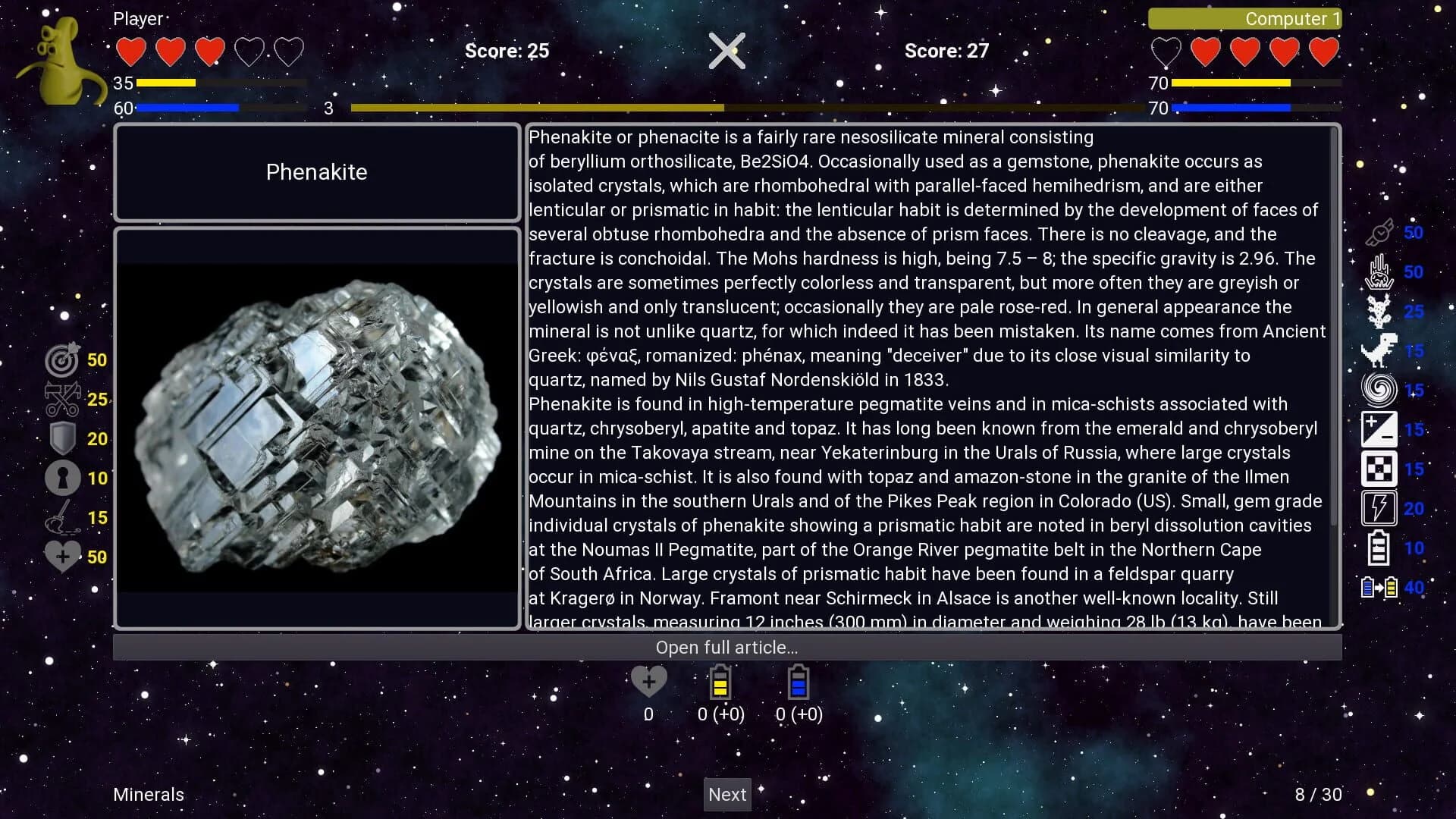The height and width of the screenshot is (819, 1456).
Task: Click the Next button
Action: [727, 794]
